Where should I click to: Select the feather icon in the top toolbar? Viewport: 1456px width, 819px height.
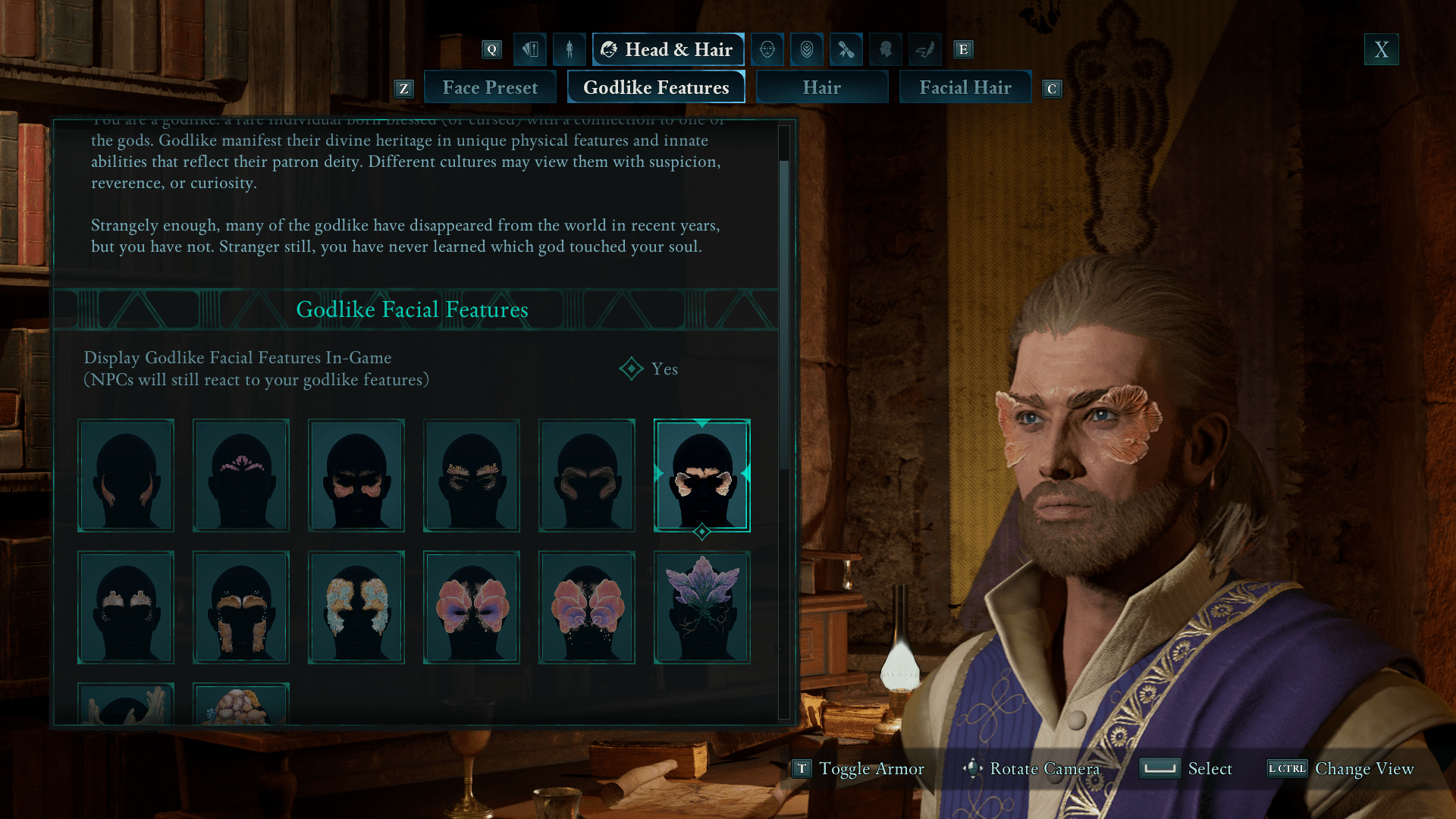923,49
